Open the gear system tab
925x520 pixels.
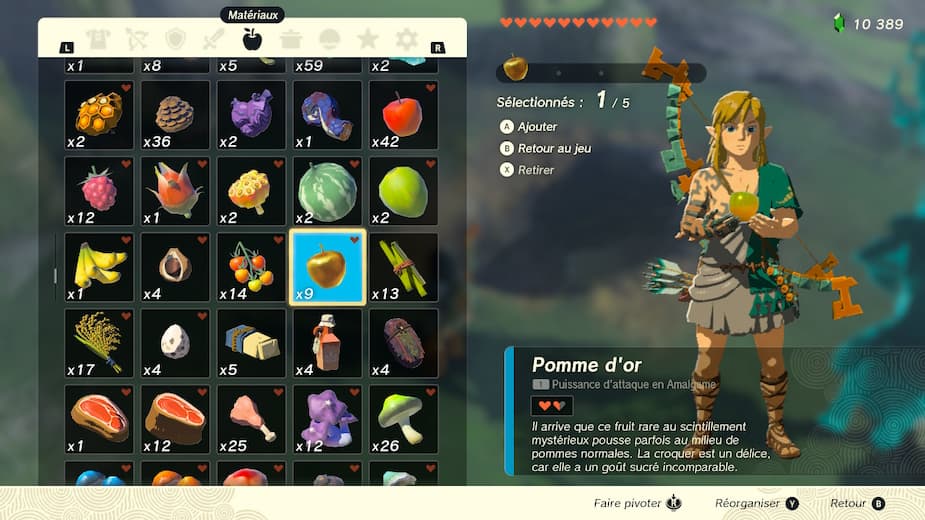click(406, 40)
